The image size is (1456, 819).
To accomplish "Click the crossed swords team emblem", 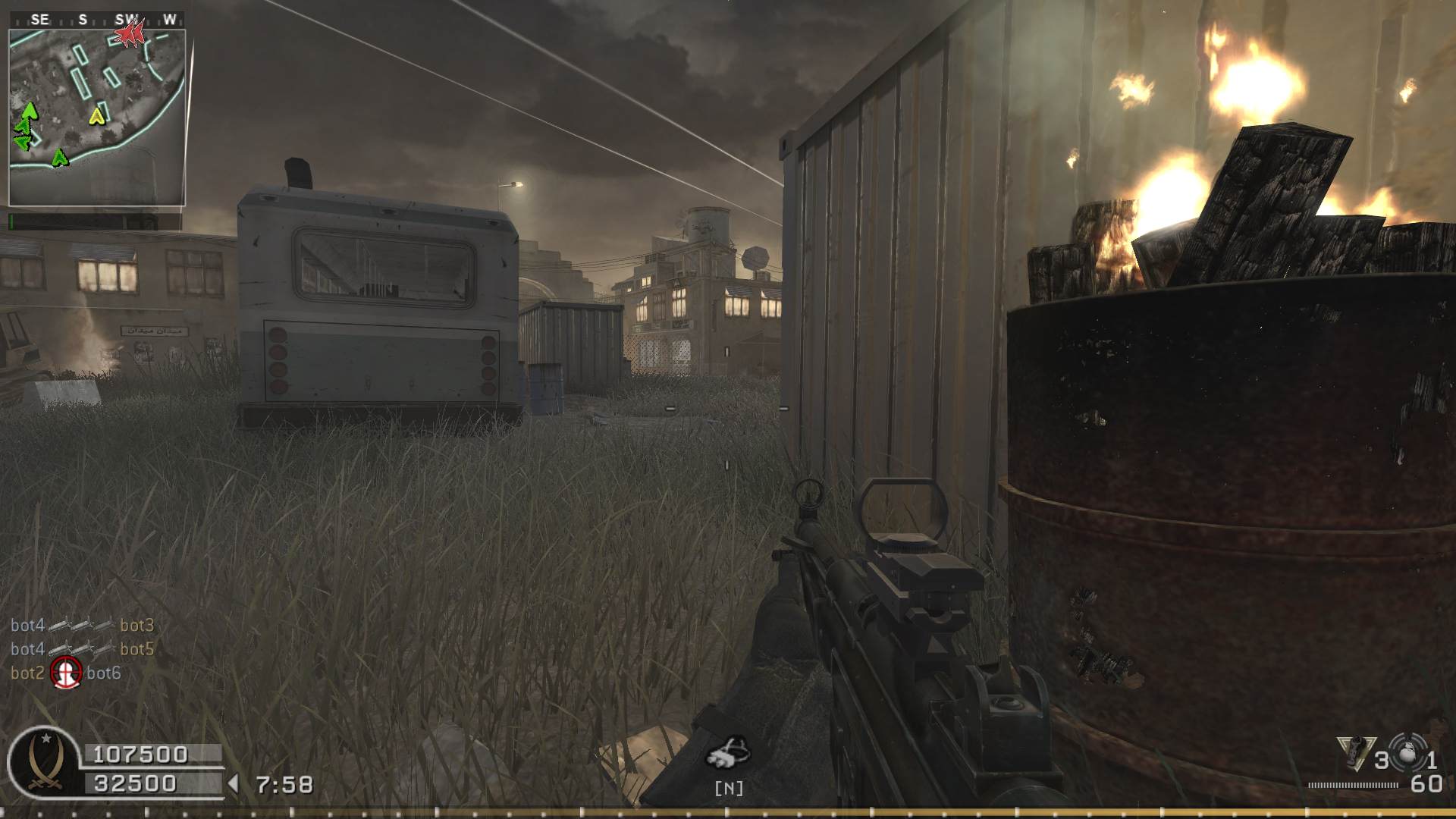I will pyautogui.click(x=42, y=761).
